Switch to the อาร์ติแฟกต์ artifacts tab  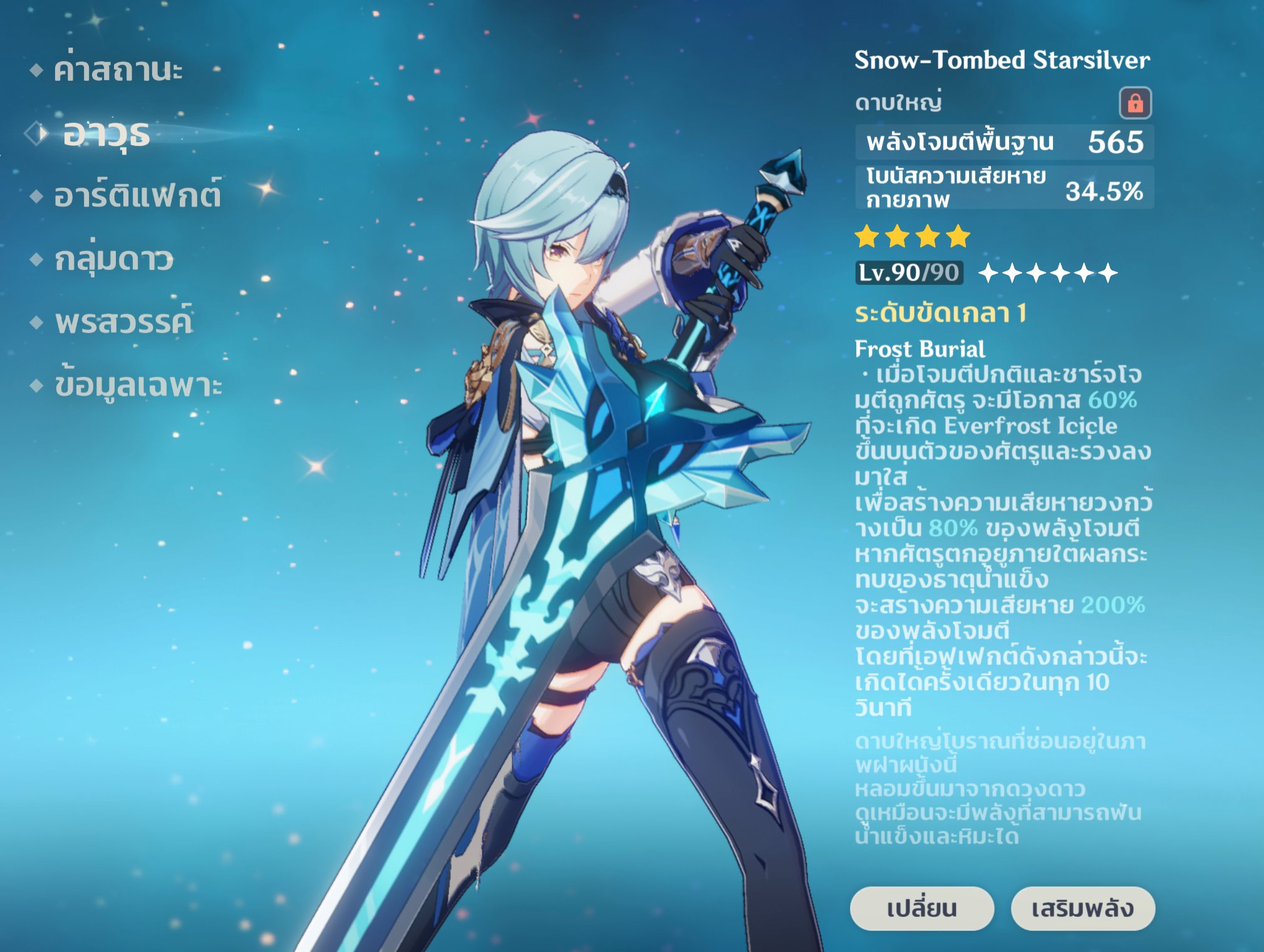[137, 195]
